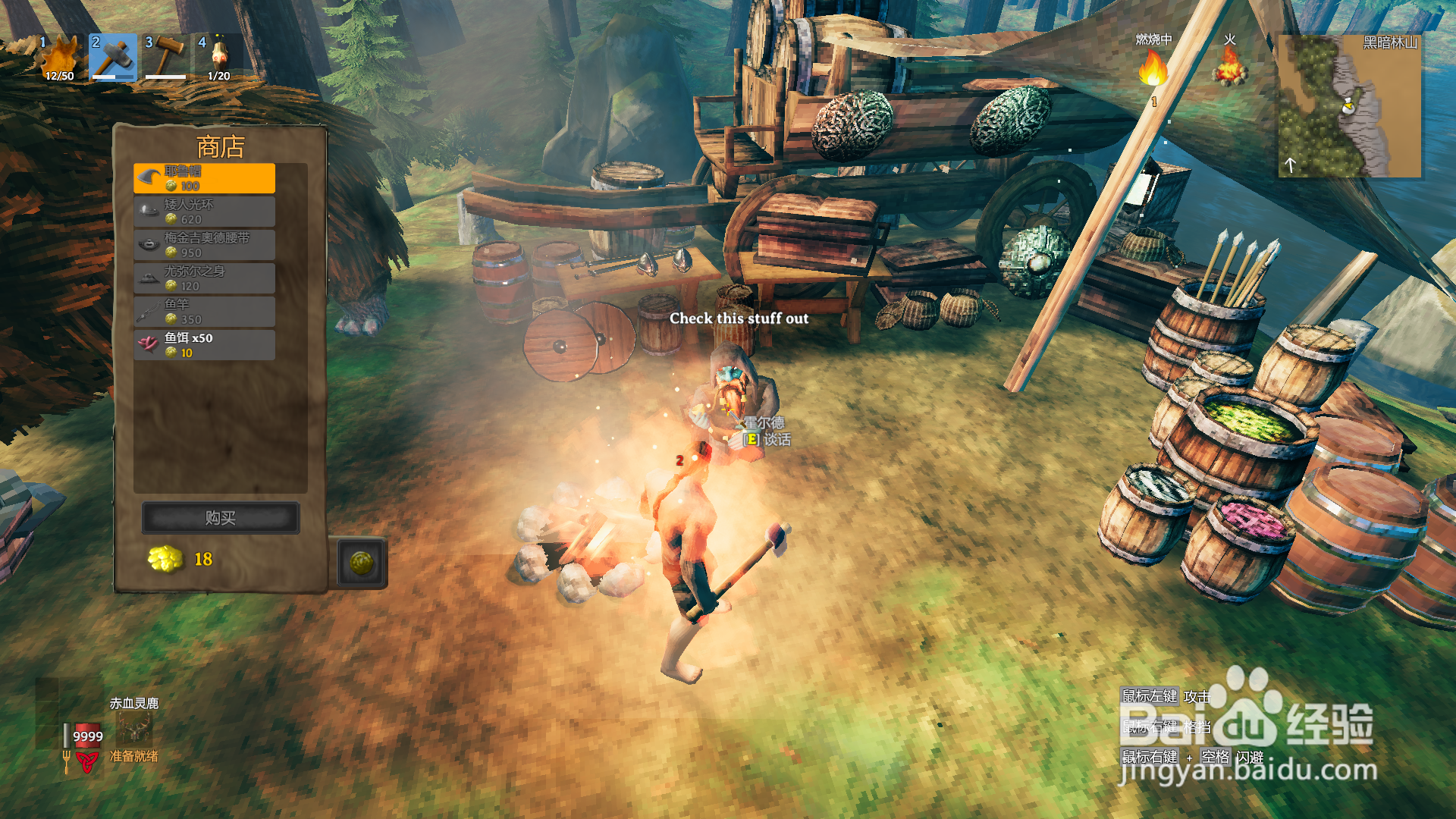Choose the 鱼饵 x50 bait entry
The height and width of the screenshot is (819, 1456).
coord(204,345)
